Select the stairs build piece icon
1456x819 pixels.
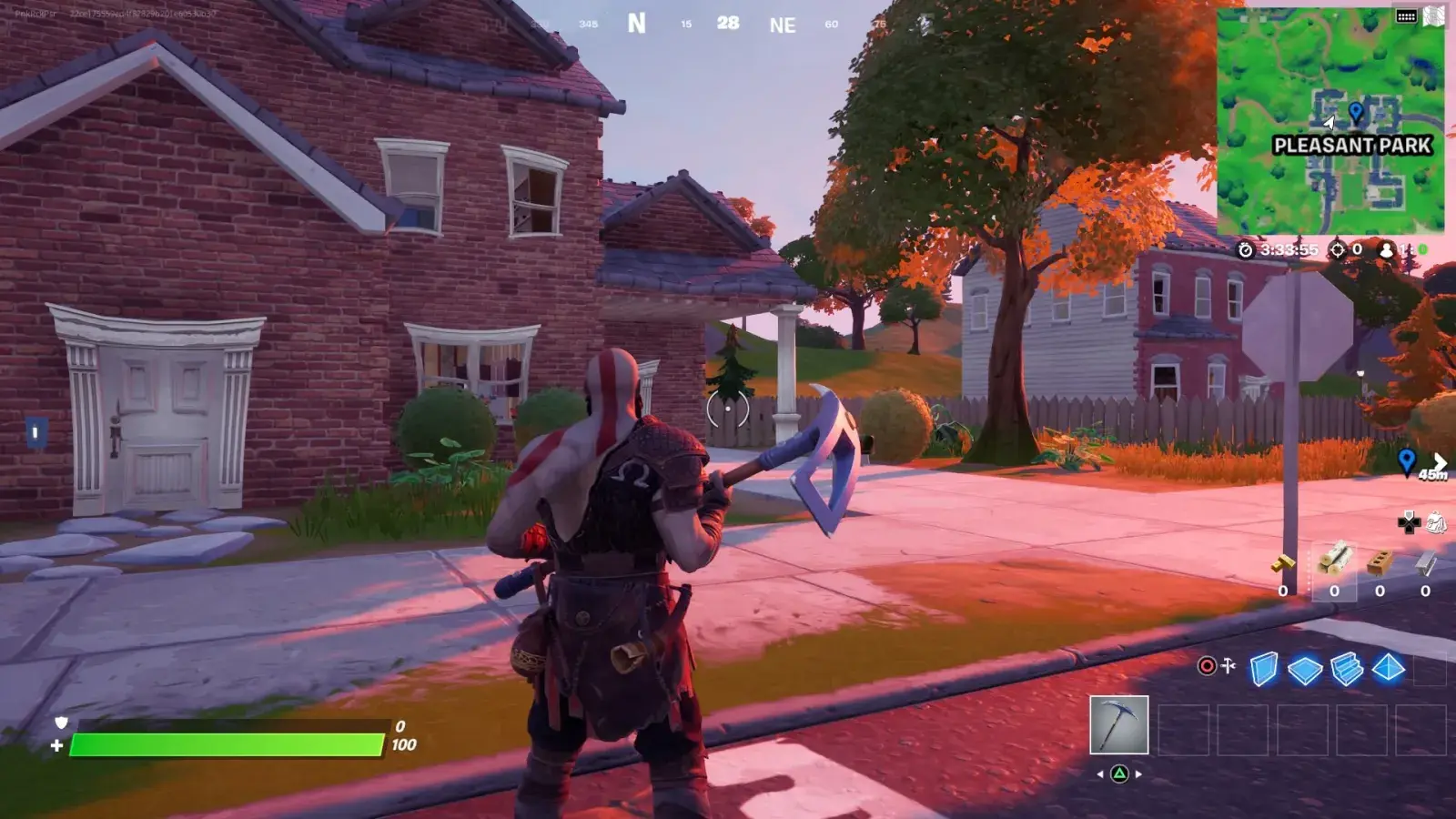coord(1346,669)
